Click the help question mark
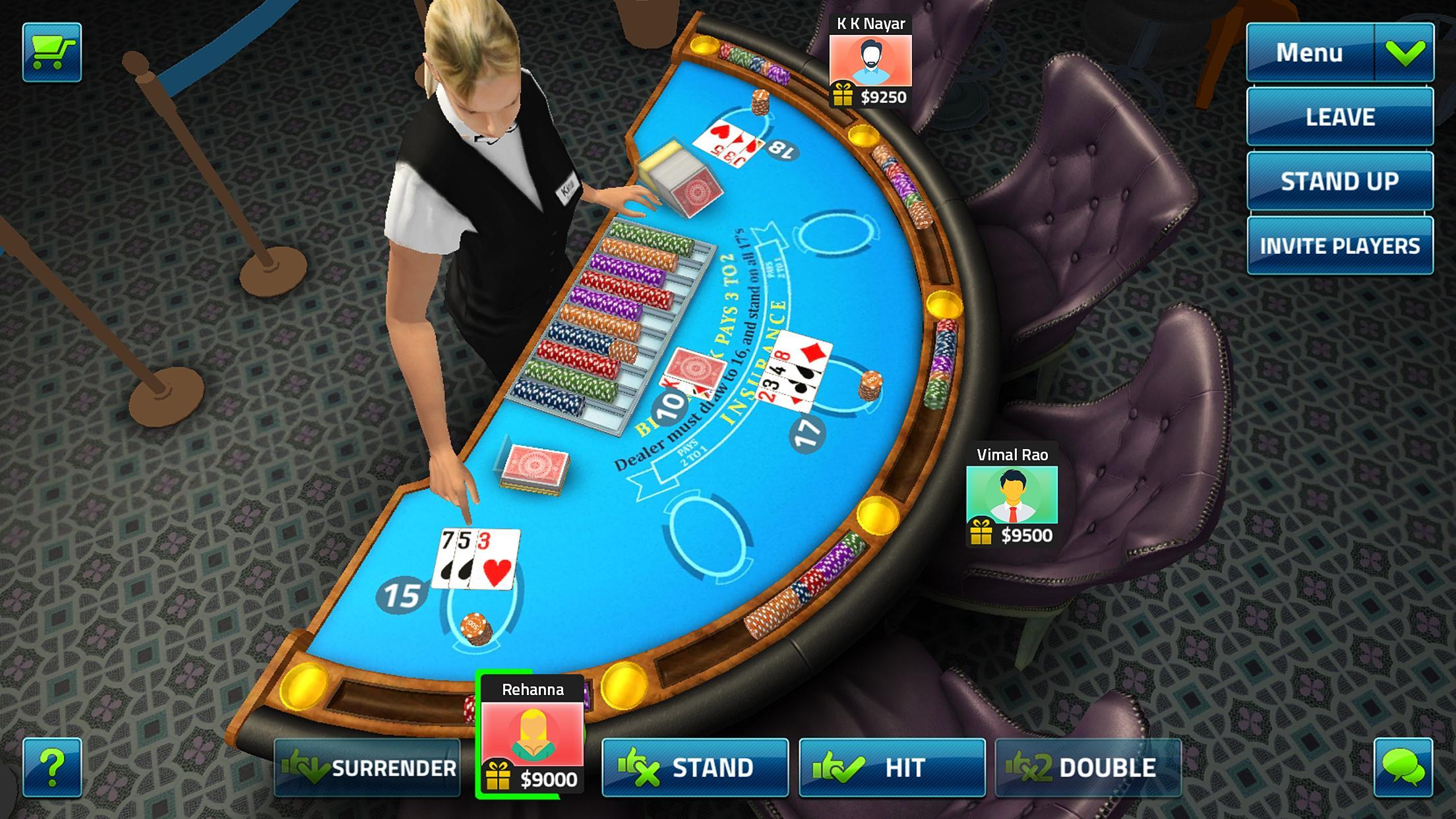1456x819 pixels. 54,767
